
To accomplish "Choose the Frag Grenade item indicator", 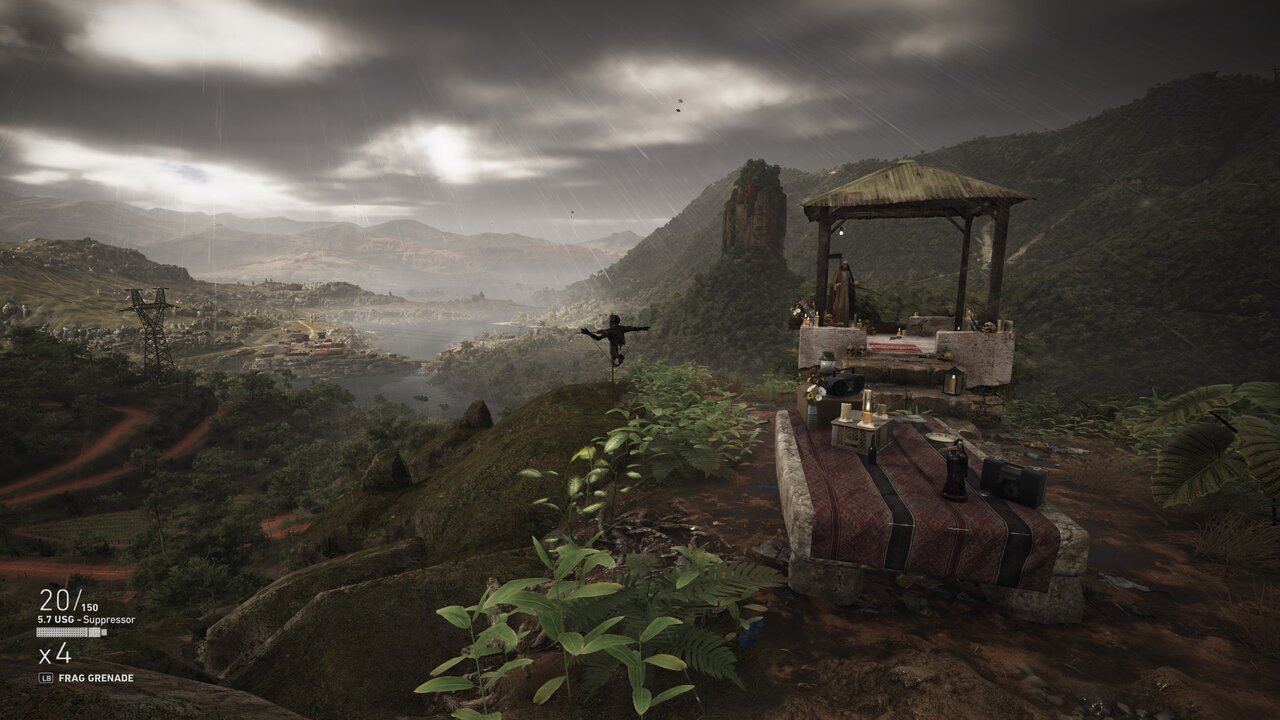I will [x=95, y=678].
